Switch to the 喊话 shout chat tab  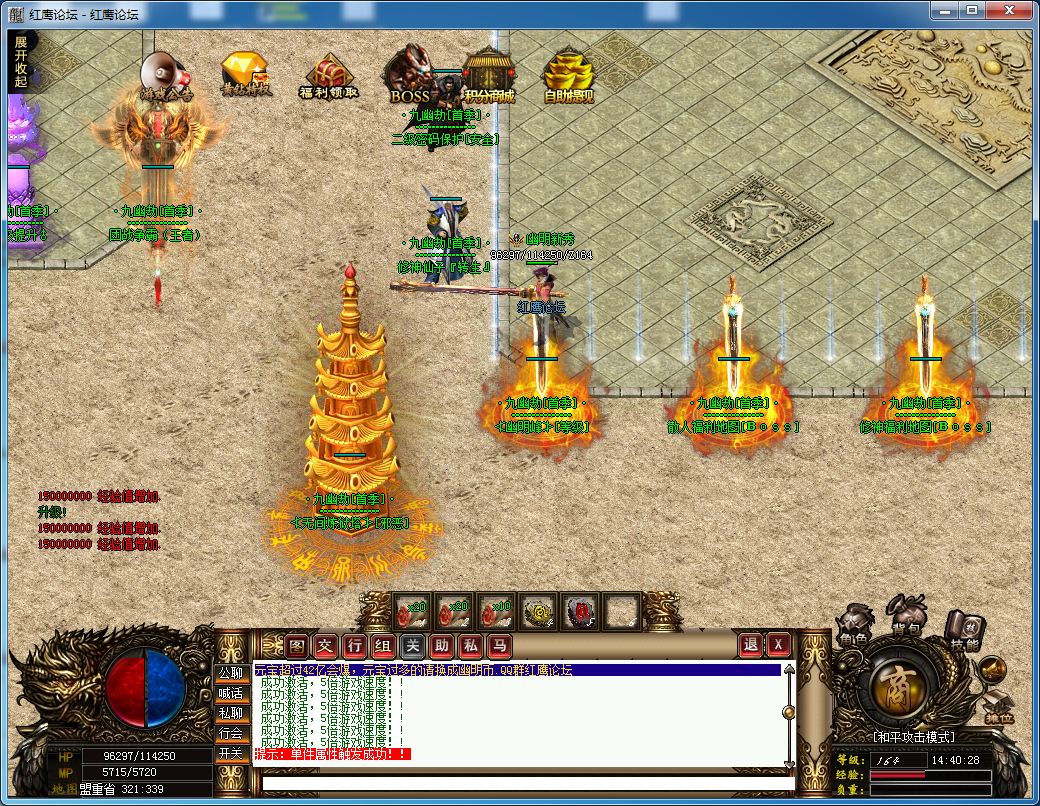pos(231,693)
